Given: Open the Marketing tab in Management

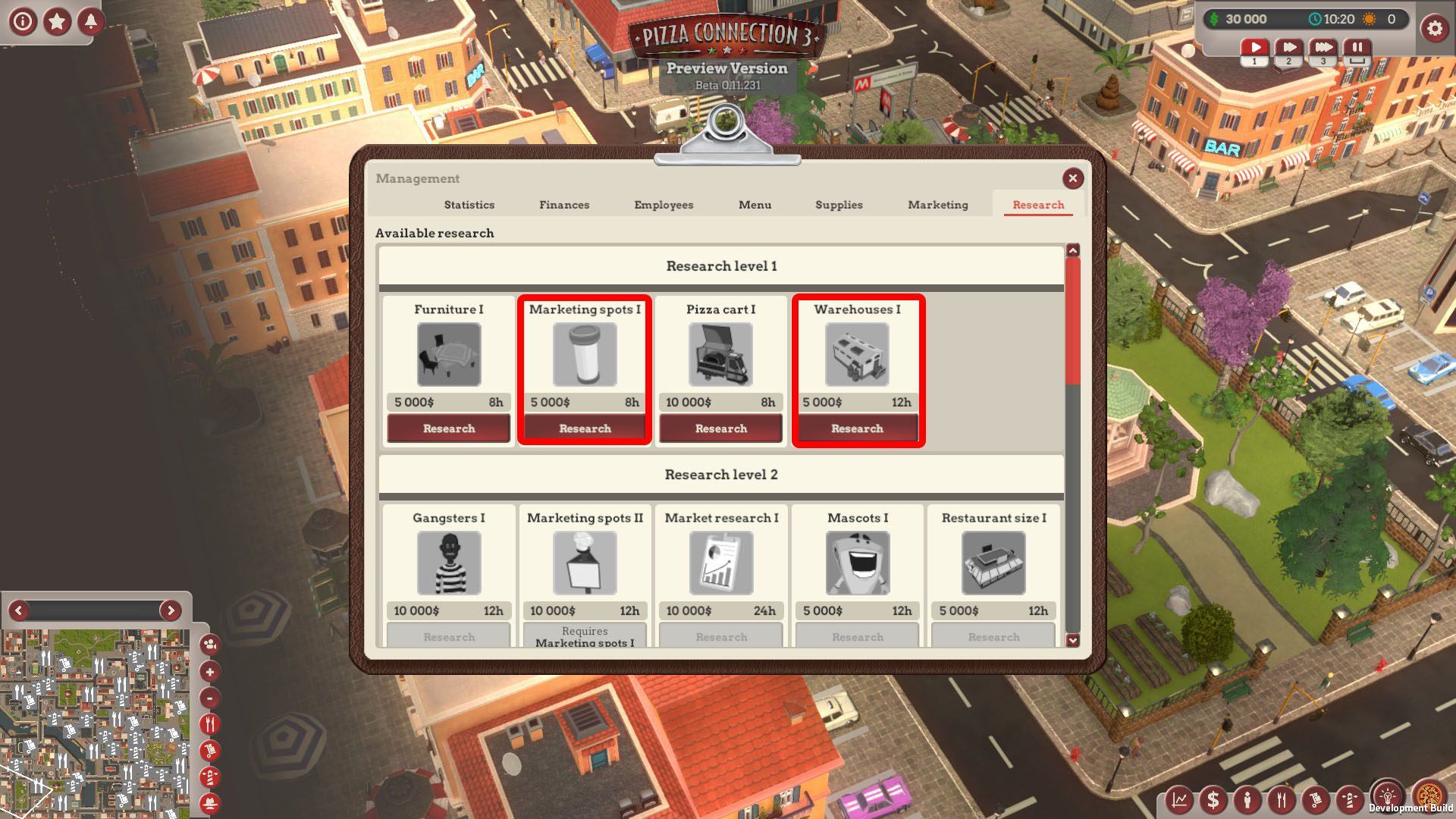Looking at the screenshot, I should coord(937,205).
